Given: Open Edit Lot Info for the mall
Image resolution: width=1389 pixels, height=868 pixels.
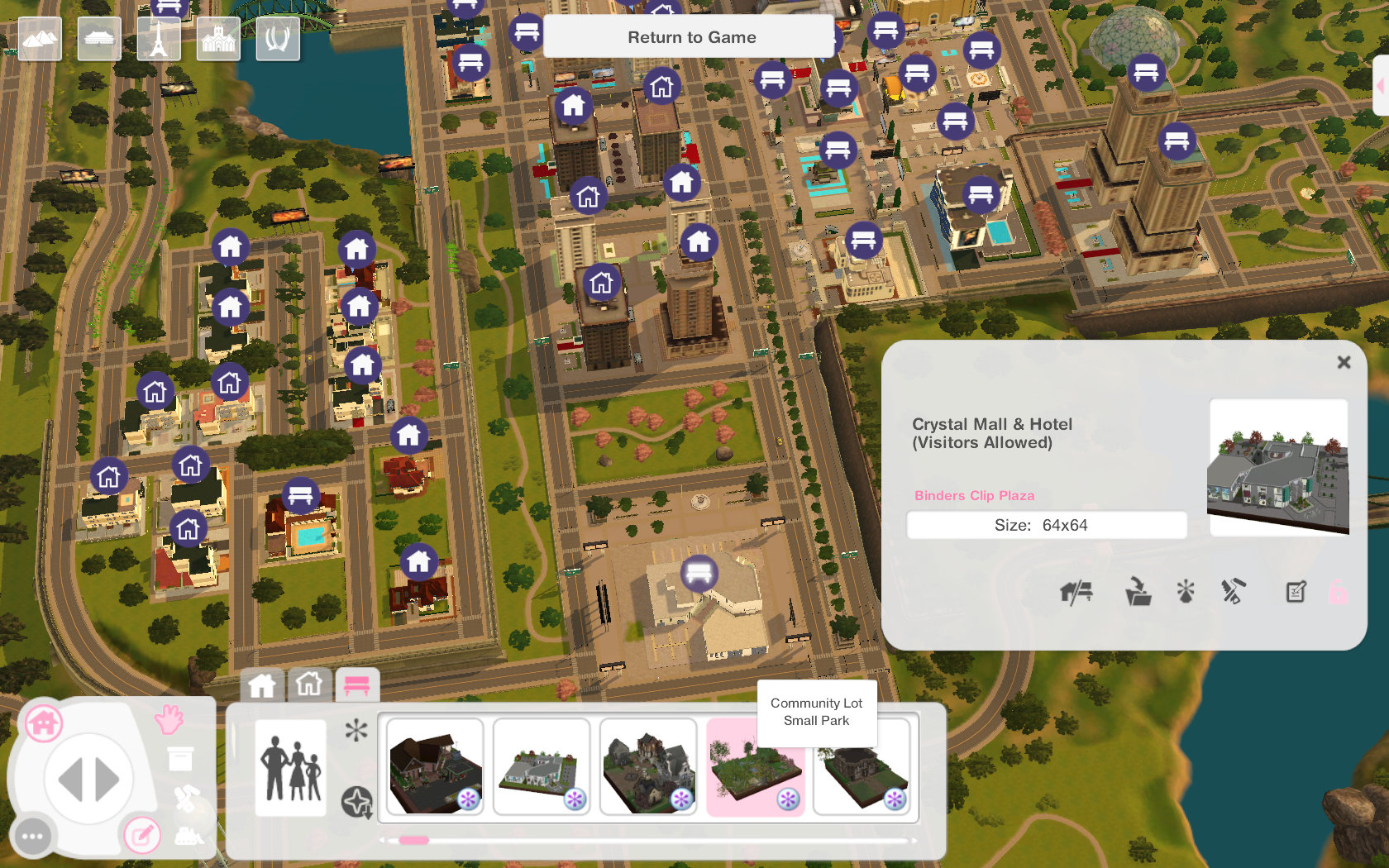Looking at the screenshot, I should [x=1295, y=591].
